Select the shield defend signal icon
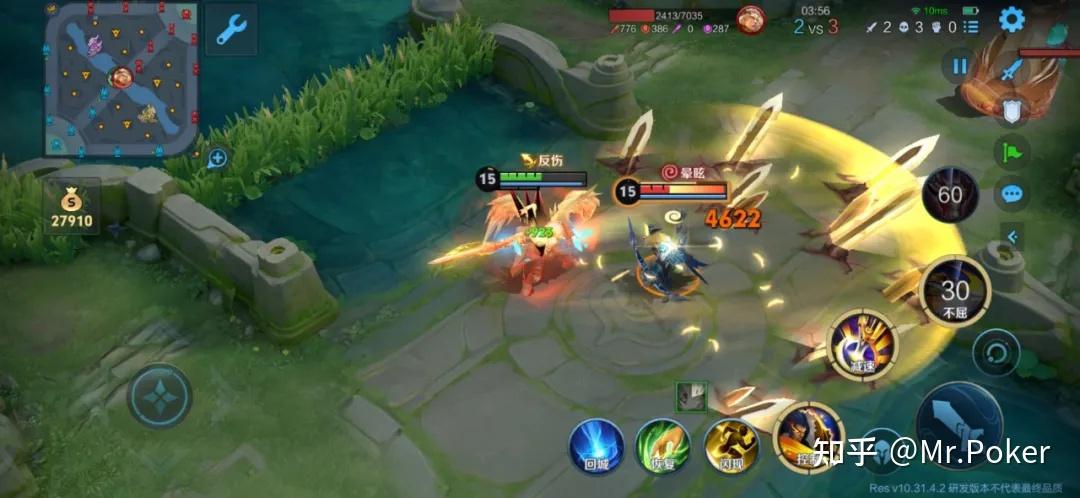The width and height of the screenshot is (1080, 498). click(x=1012, y=111)
